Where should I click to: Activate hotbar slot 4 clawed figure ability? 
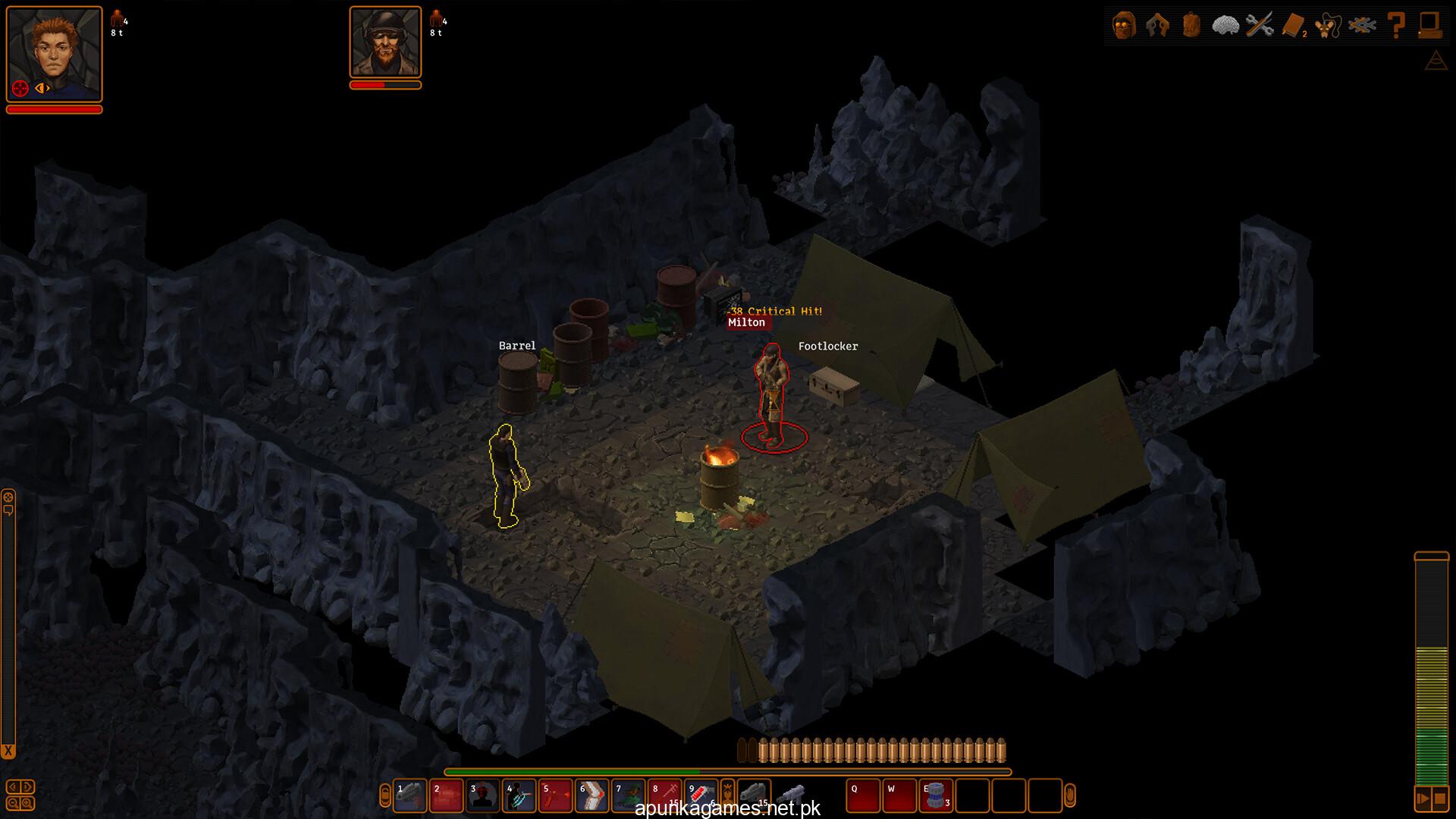coord(519,796)
